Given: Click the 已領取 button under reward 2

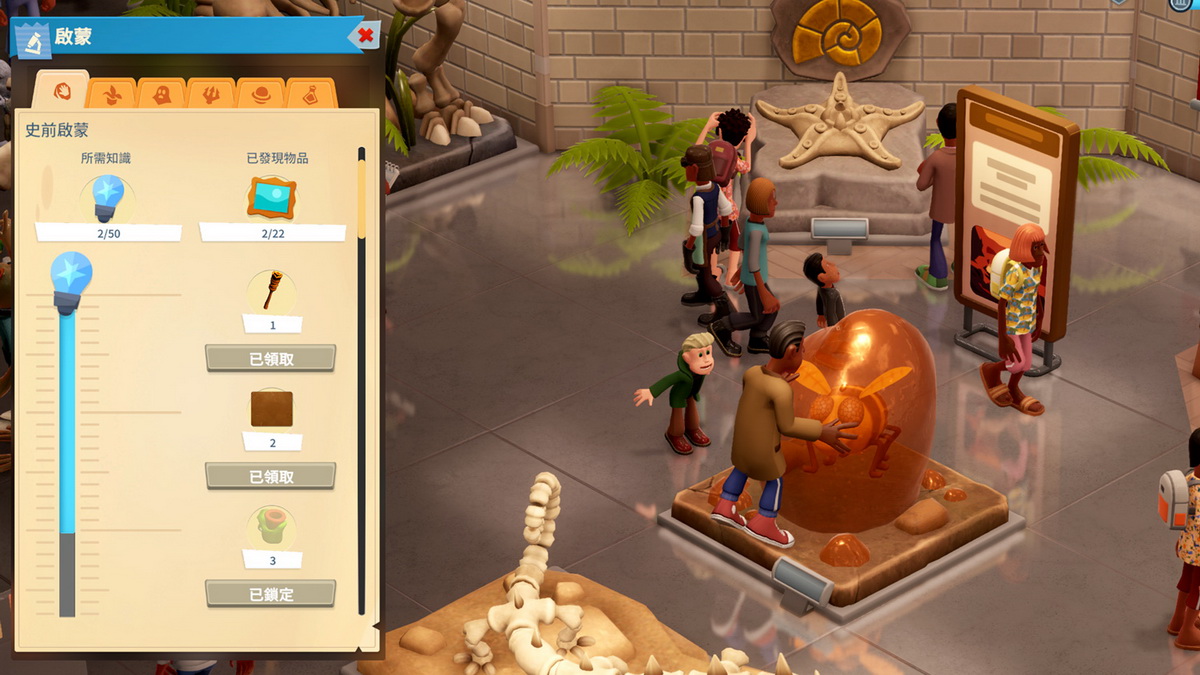Looking at the screenshot, I should click(x=270, y=476).
